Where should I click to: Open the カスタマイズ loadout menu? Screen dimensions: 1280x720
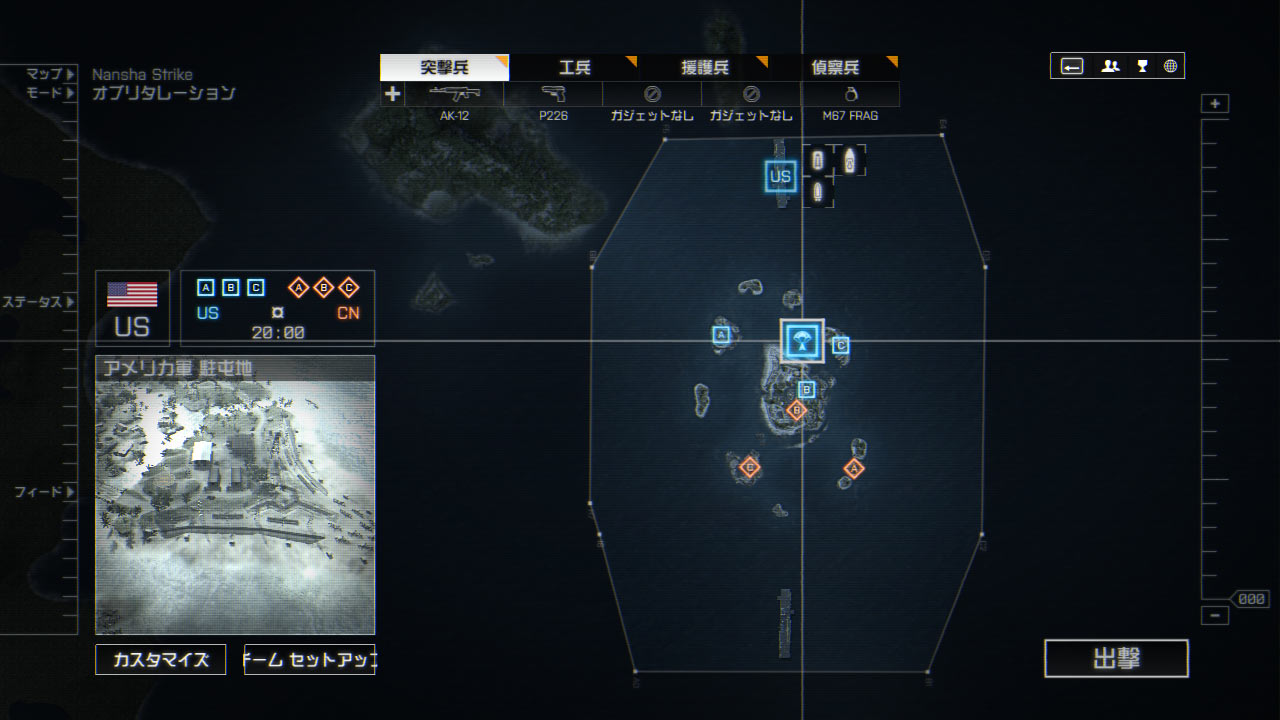pos(161,660)
